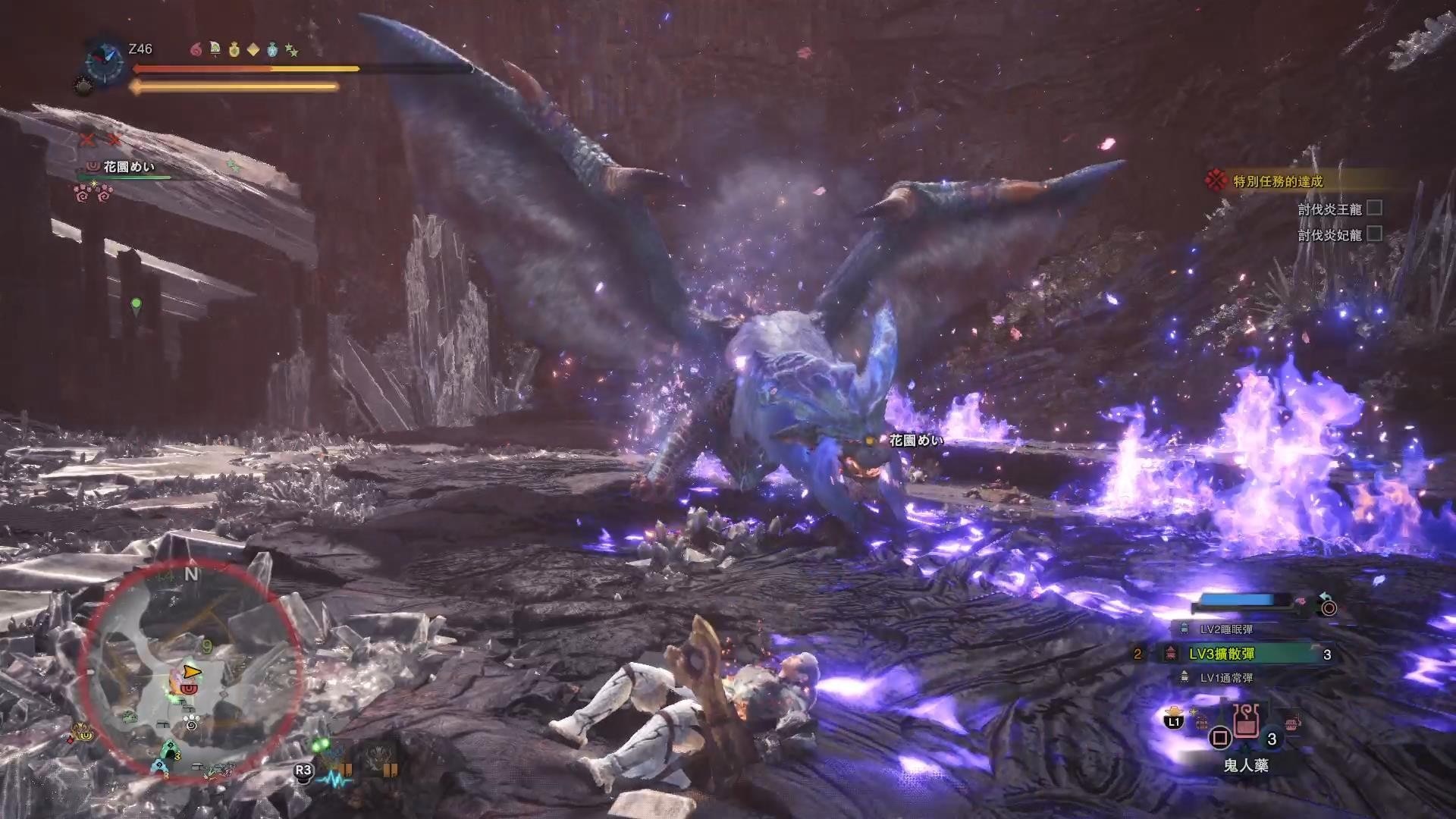1456x819 pixels.
Task: Open the 特別任務的達成 quest tracker header
Action: click(x=1278, y=181)
